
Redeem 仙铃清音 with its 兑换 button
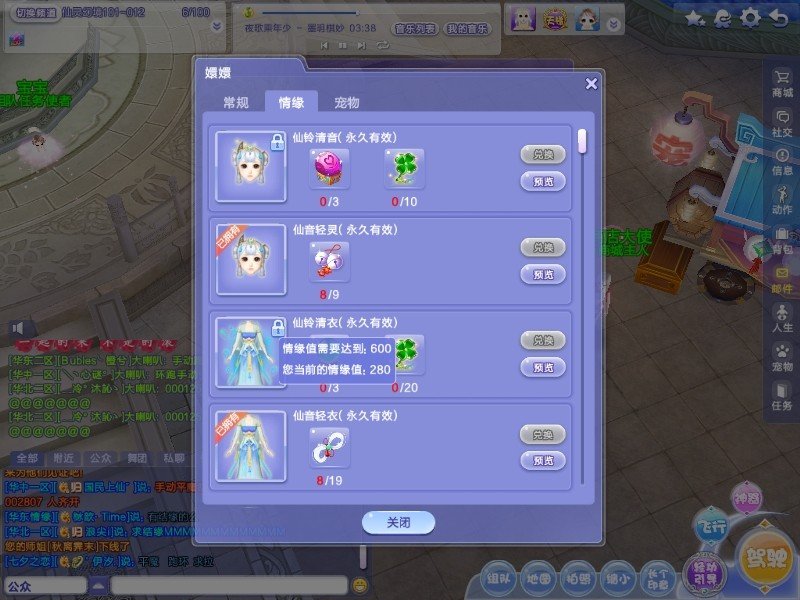click(543, 154)
